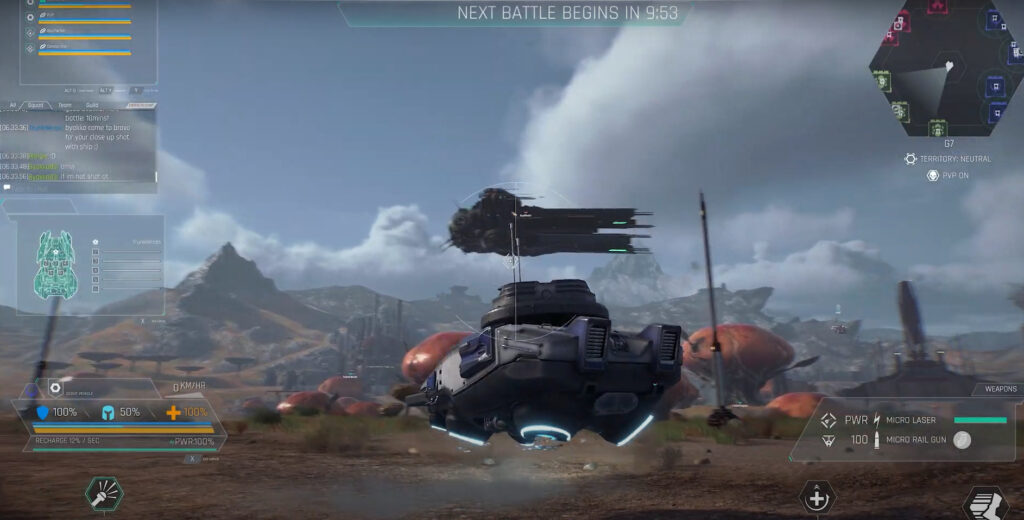Switch to the All chat tab

pos(12,104)
